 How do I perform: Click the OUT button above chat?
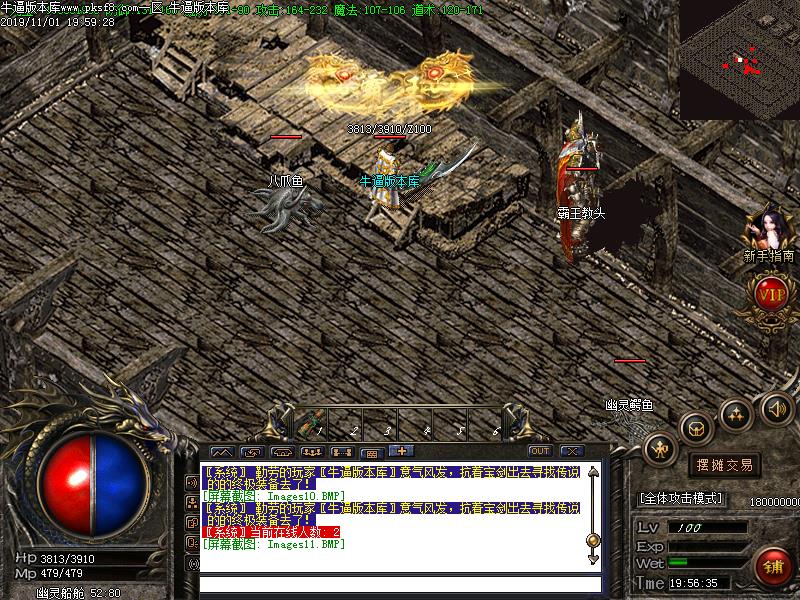[x=540, y=451]
